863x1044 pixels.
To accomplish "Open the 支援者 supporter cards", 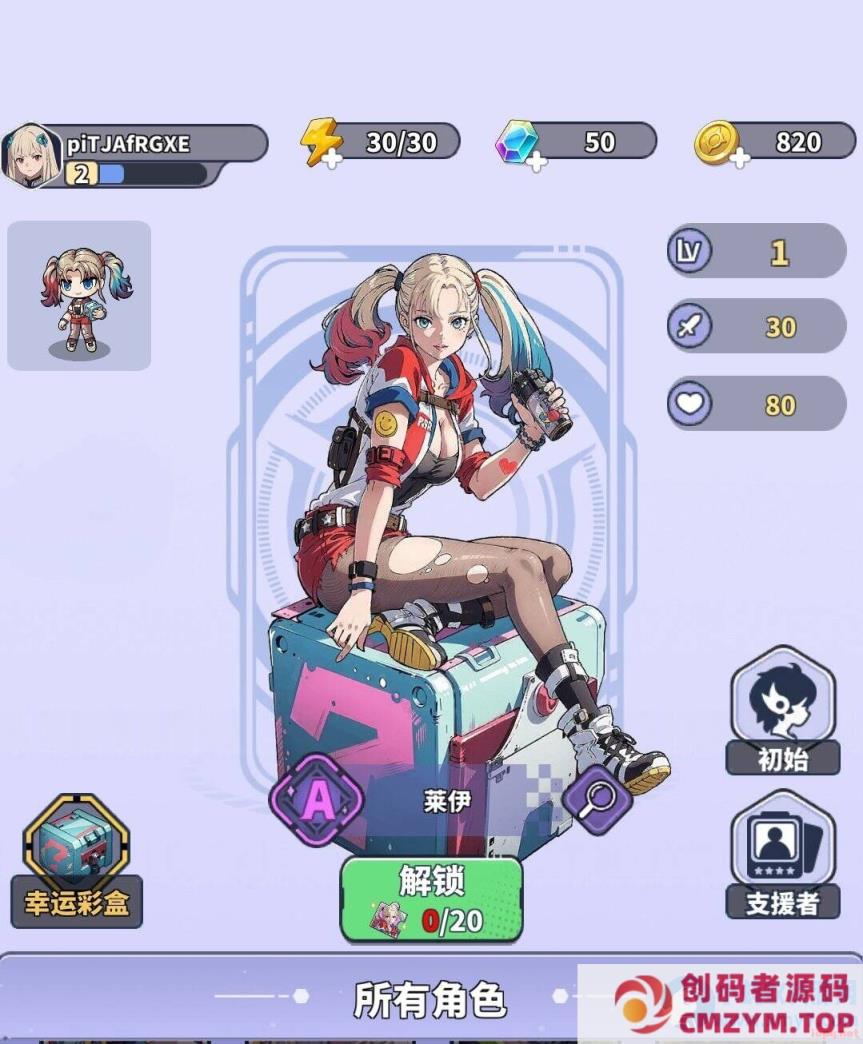I will (783, 855).
